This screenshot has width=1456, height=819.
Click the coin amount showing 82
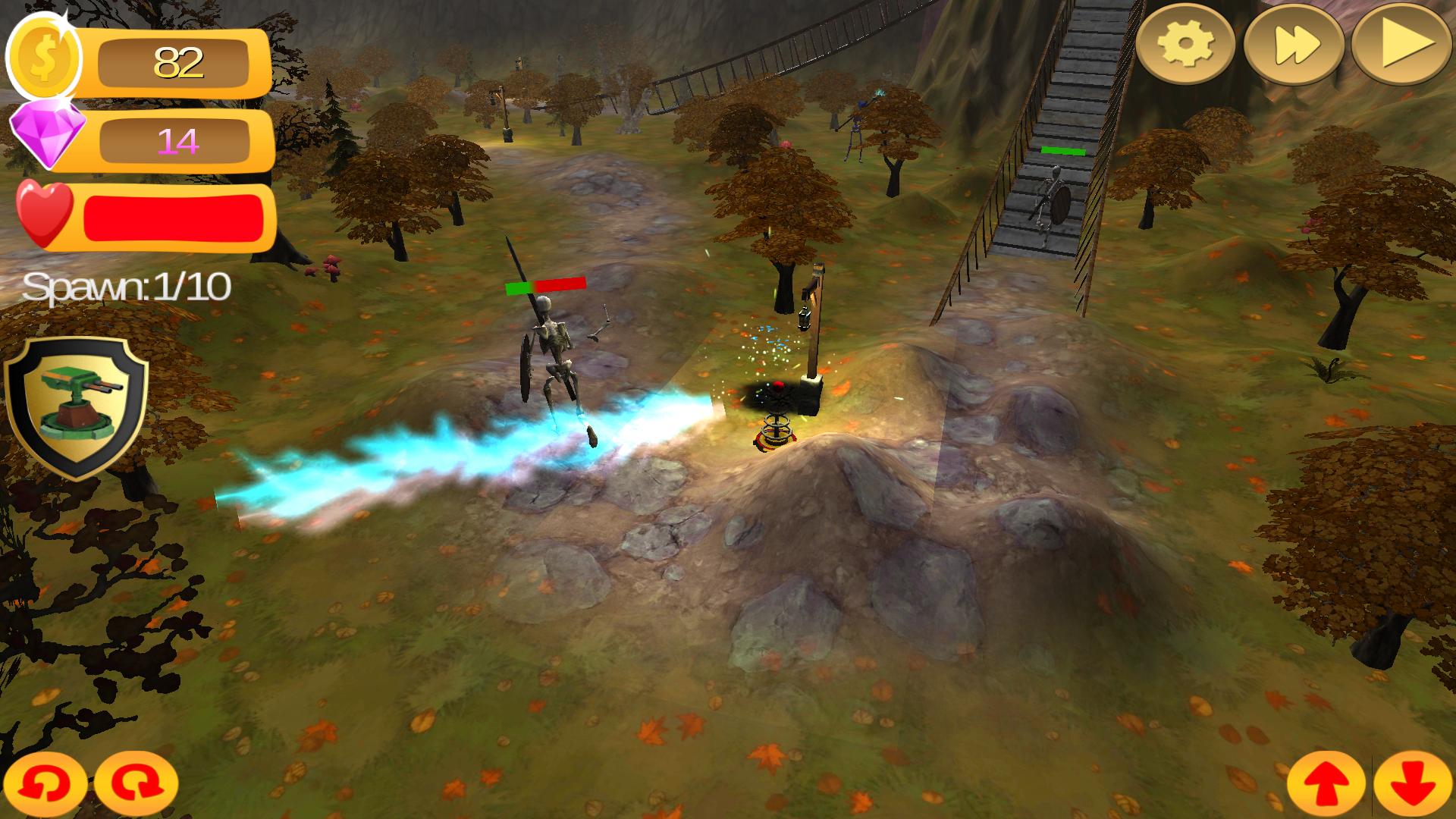tap(180, 61)
